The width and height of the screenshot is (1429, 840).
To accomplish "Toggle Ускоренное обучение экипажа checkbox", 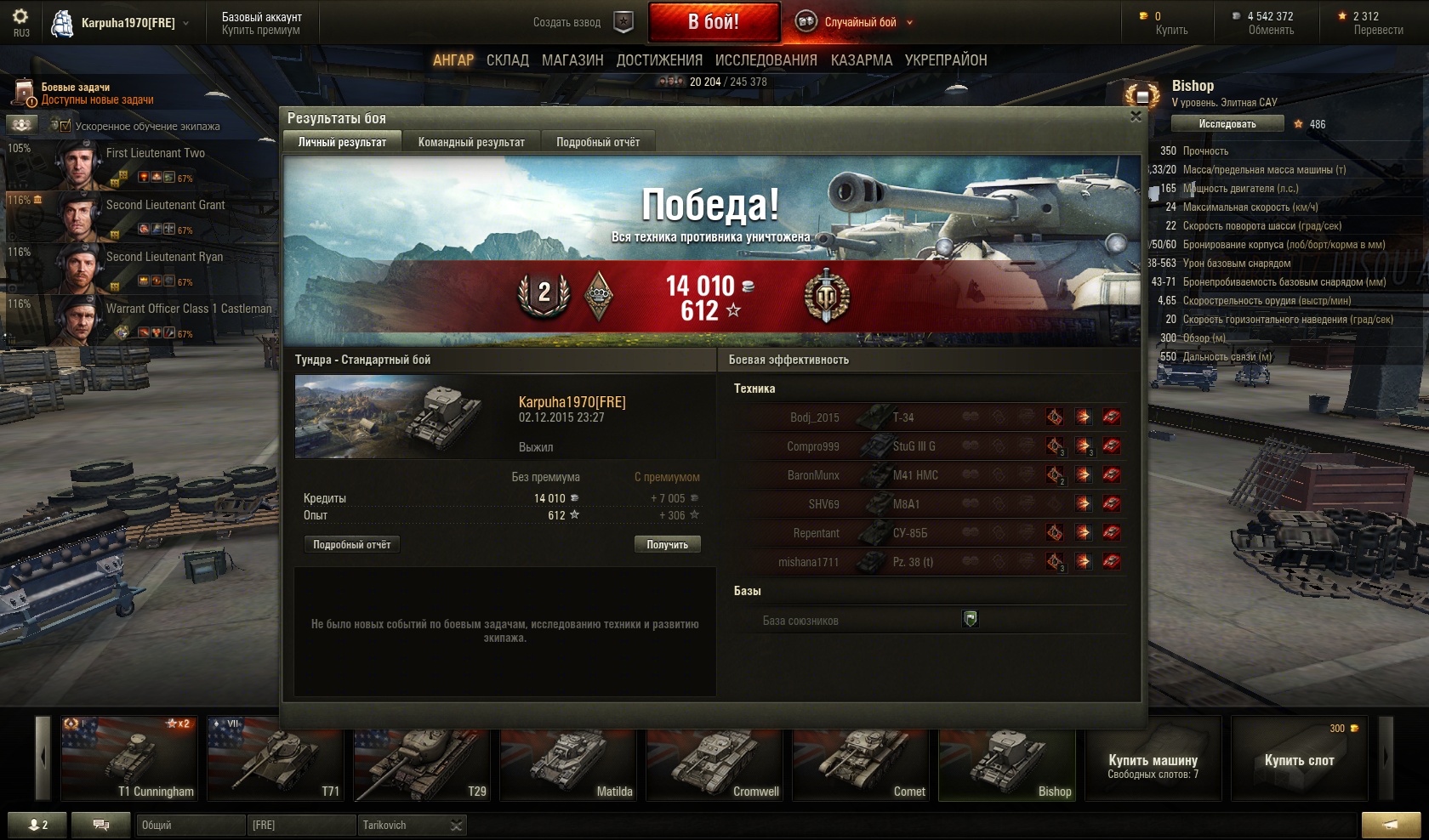I will 65,126.
